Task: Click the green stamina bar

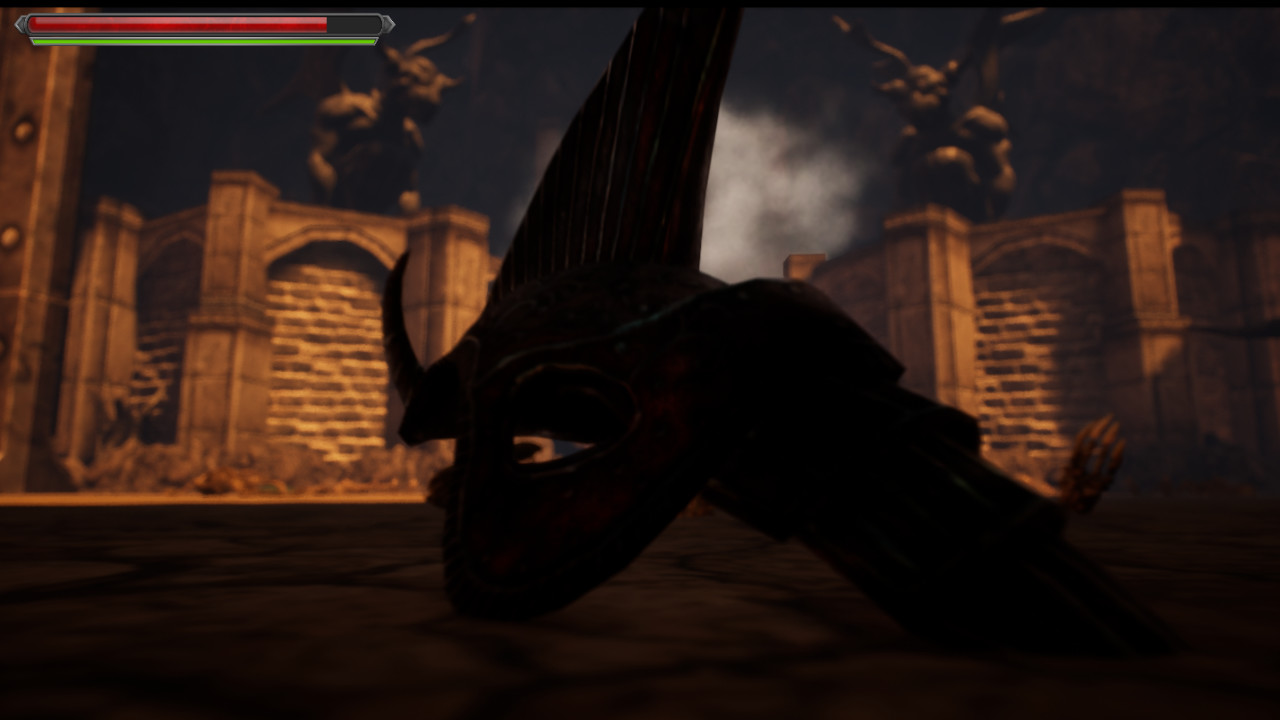Action: coord(200,42)
